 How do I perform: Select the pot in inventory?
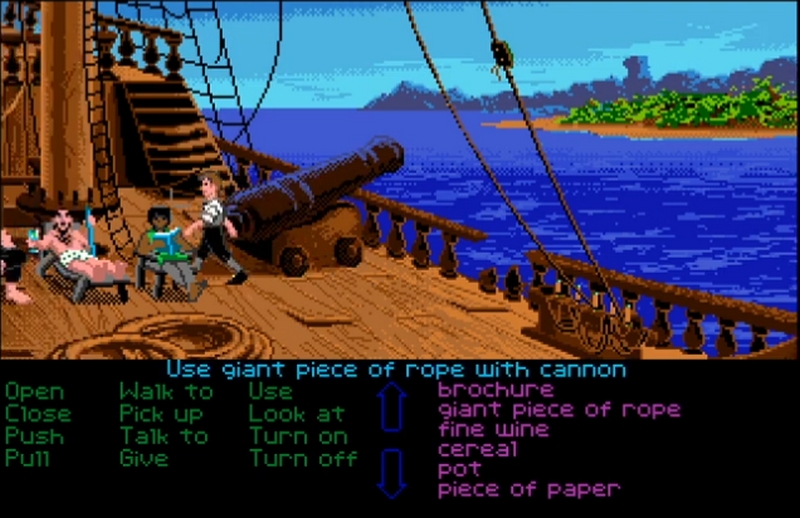coord(459,469)
